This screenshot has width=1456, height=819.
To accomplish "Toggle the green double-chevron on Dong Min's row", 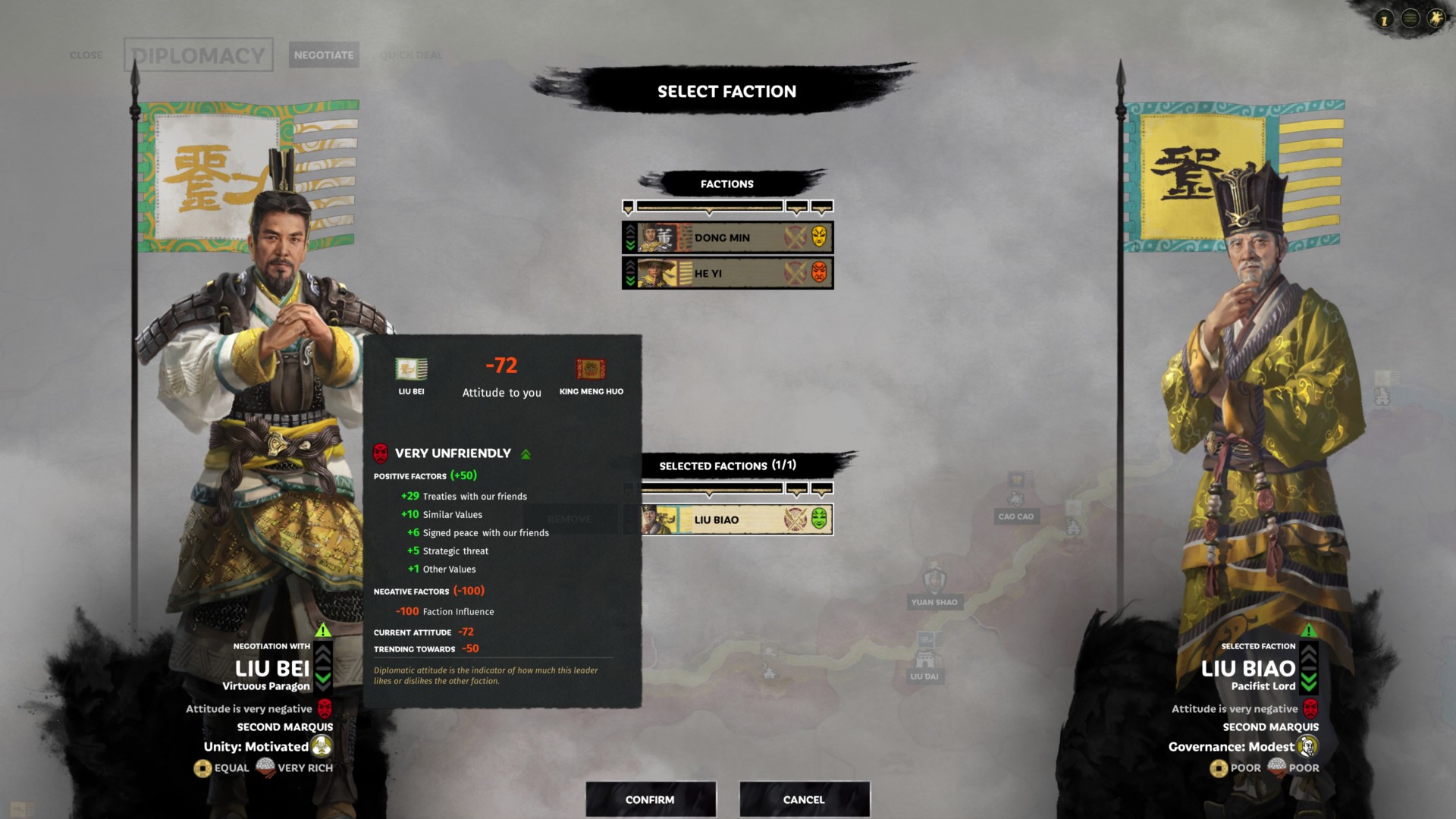I will tap(629, 245).
